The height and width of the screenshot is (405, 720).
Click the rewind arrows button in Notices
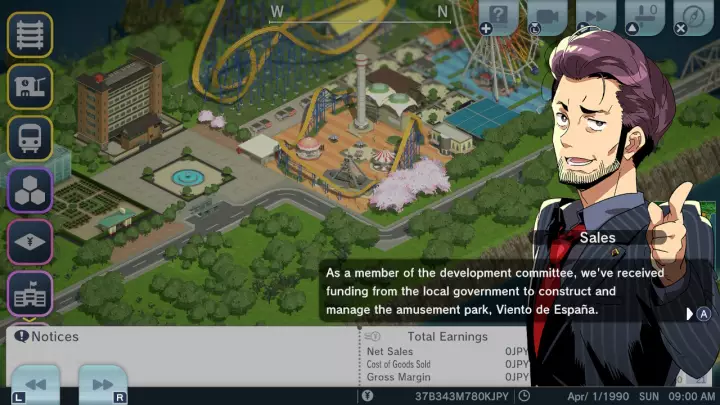(x=35, y=384)
